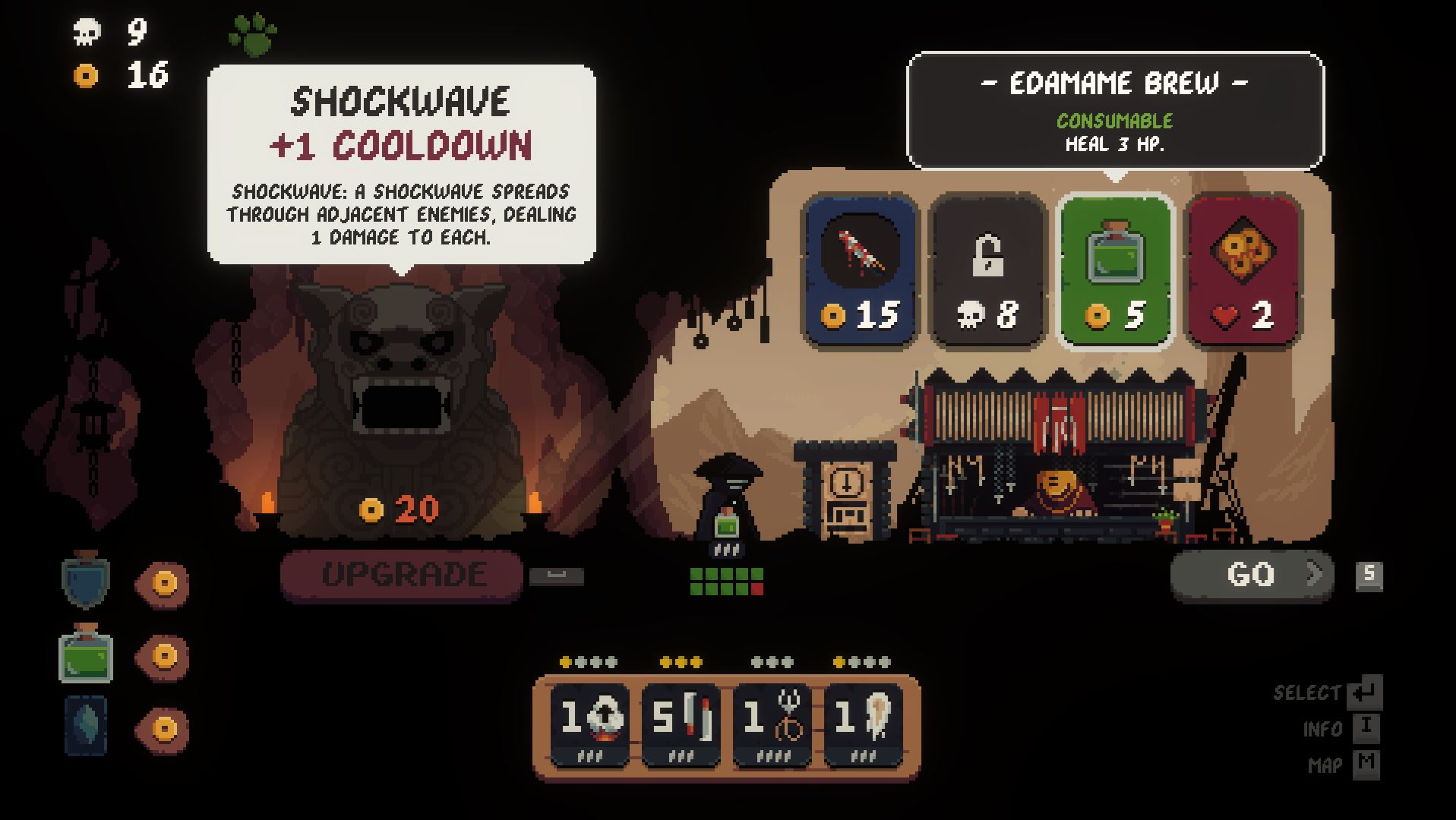Select the pale wisp attack tile
Screen dimensions: 1456x820
(x=864, y=724)
